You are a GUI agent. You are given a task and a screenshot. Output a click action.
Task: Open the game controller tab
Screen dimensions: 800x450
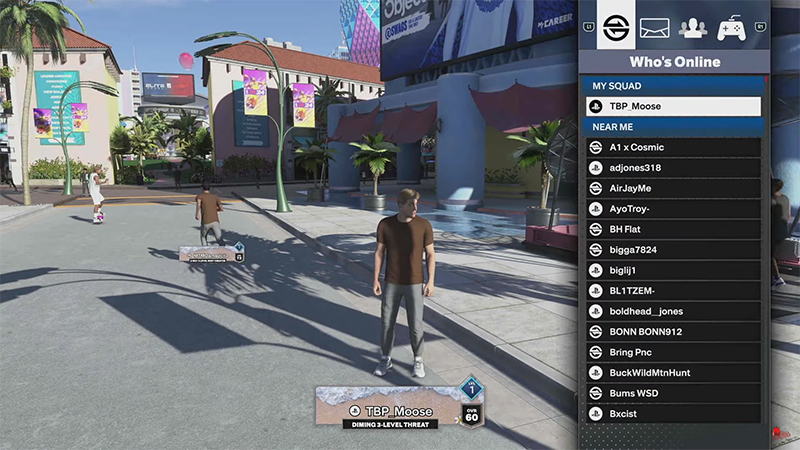pyautogui.click(x=731, y=27)
